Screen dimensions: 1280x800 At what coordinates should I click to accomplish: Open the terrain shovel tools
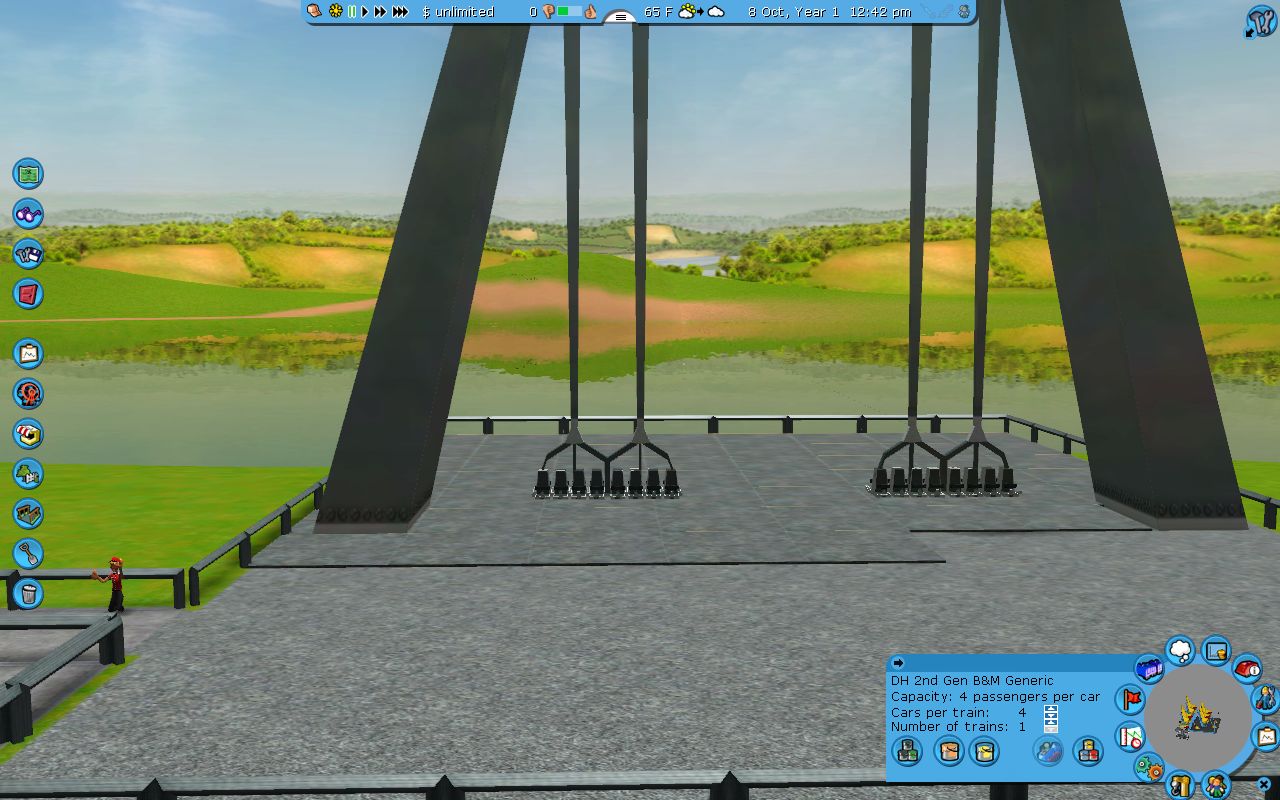[x=28, y=553]
